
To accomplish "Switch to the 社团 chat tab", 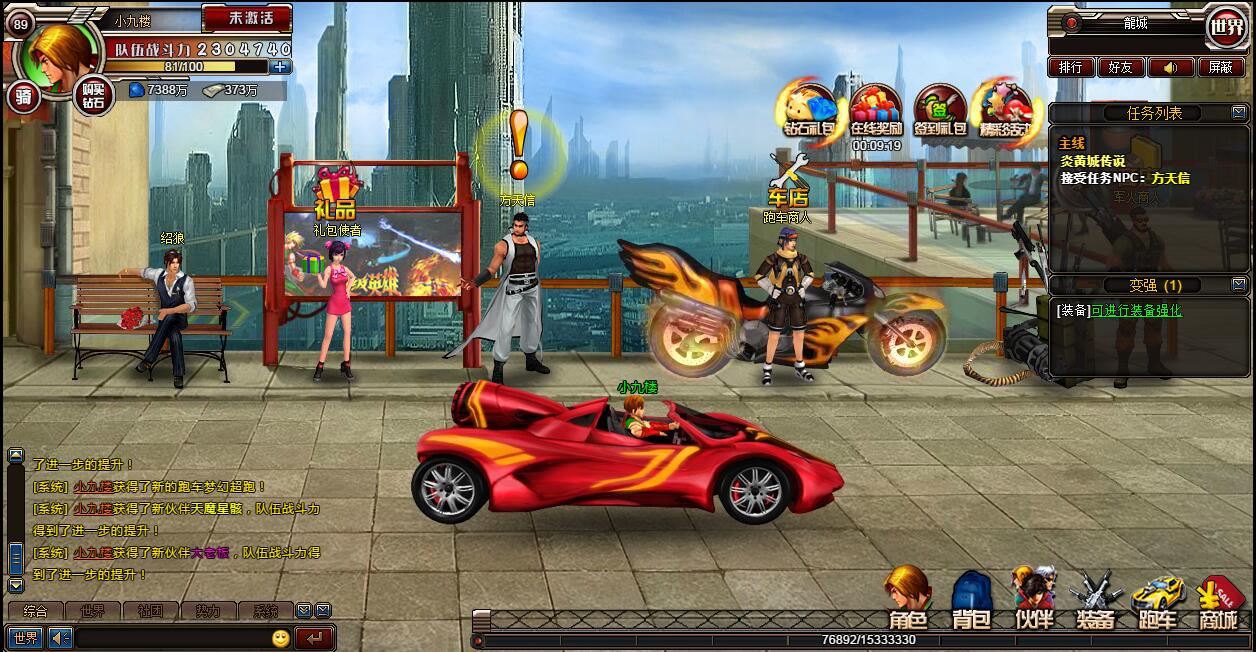I will tap(151, 610).
